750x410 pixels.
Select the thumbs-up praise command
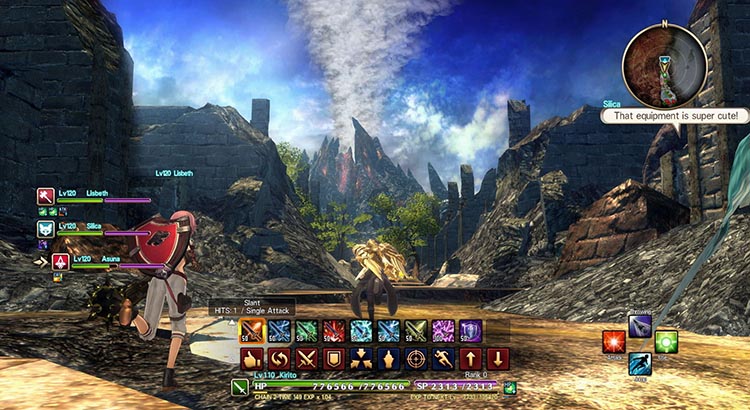tap(252, 358)
